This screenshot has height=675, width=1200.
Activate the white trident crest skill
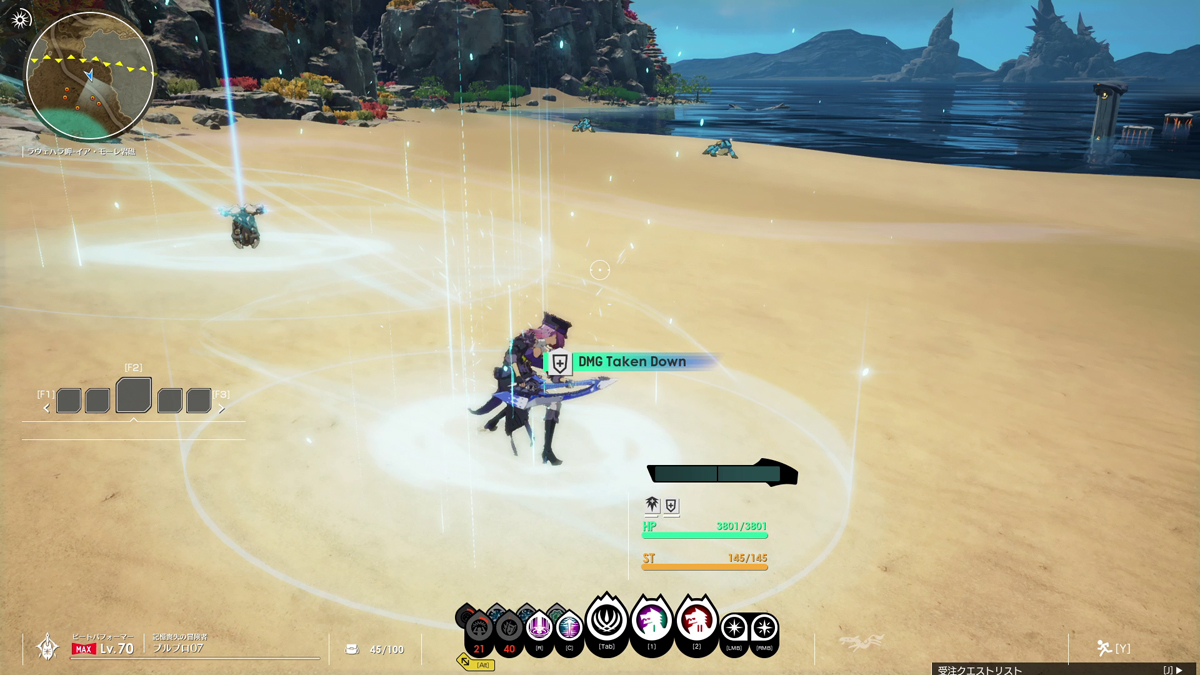point(606,622)
